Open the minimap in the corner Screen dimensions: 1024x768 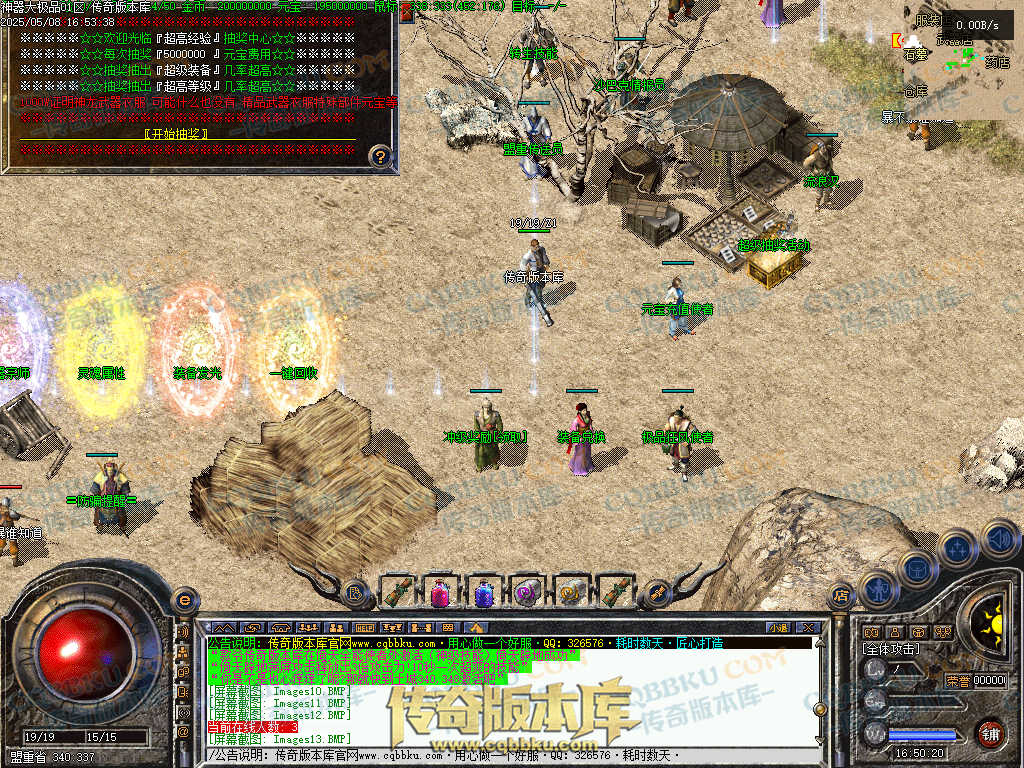click(x=962, y=60)
